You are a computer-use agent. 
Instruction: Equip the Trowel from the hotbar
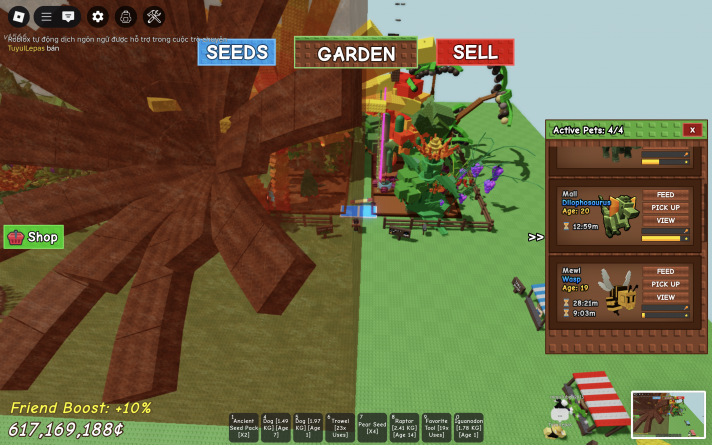click(x=340, y=427)
